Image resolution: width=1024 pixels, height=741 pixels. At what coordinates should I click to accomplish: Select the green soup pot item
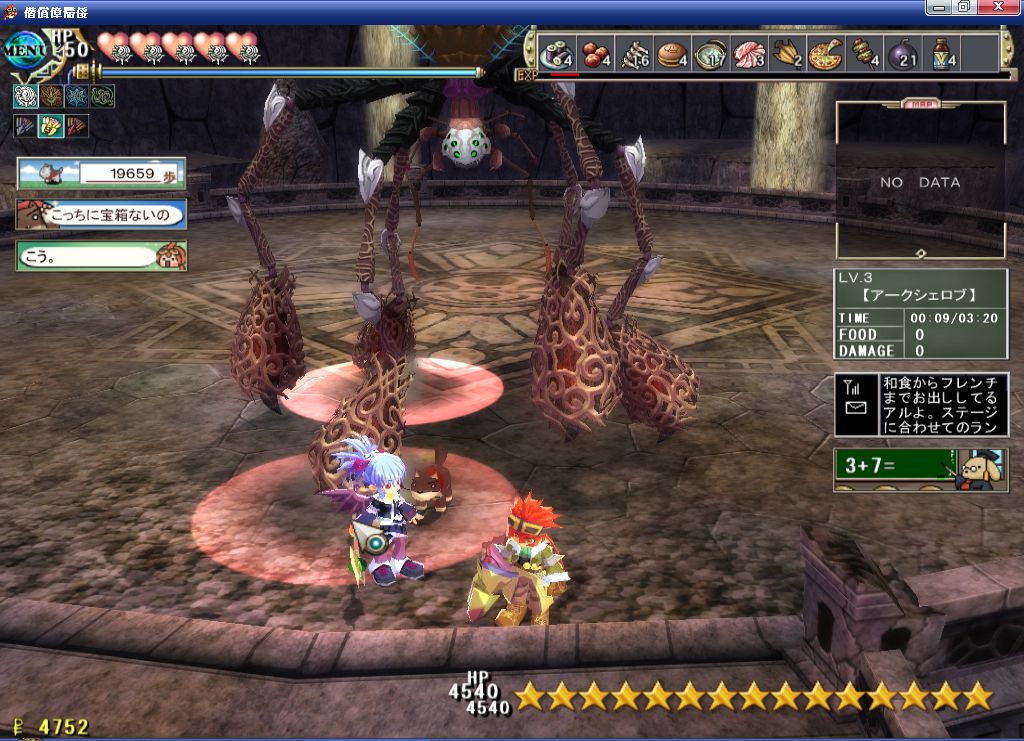(711, 52)
